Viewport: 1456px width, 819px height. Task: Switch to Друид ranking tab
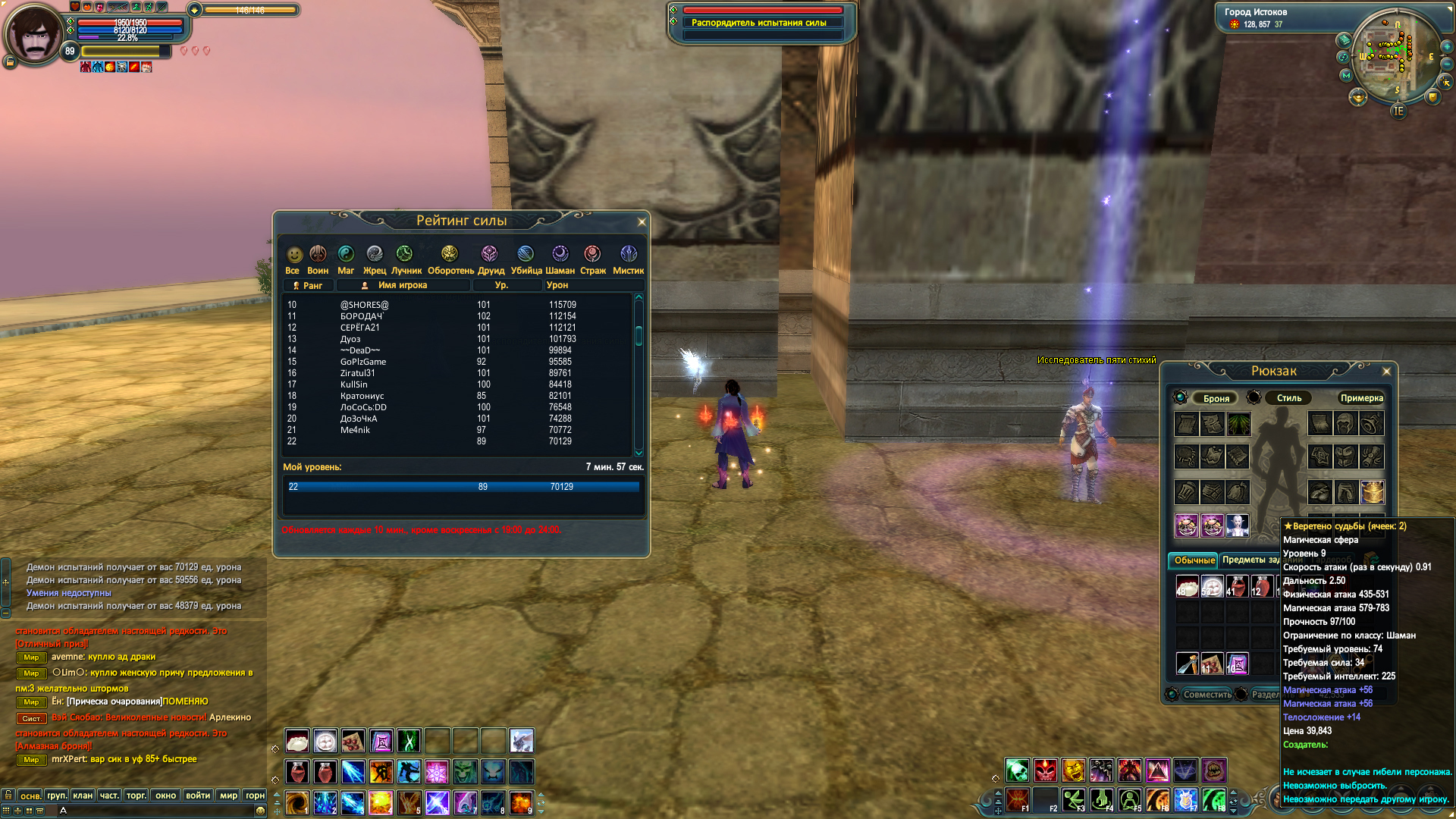pos(490,259)
